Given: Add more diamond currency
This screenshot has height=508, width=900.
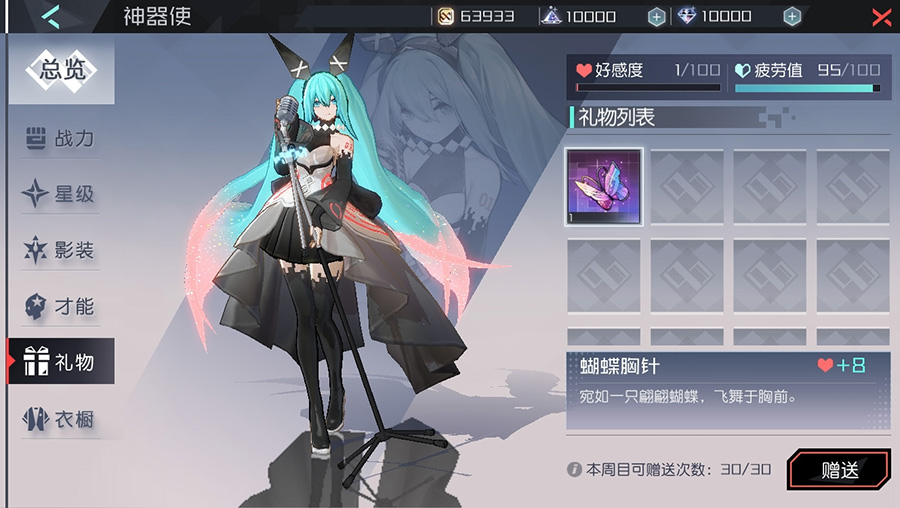Looking at the screenshot, I should (792, 16).
